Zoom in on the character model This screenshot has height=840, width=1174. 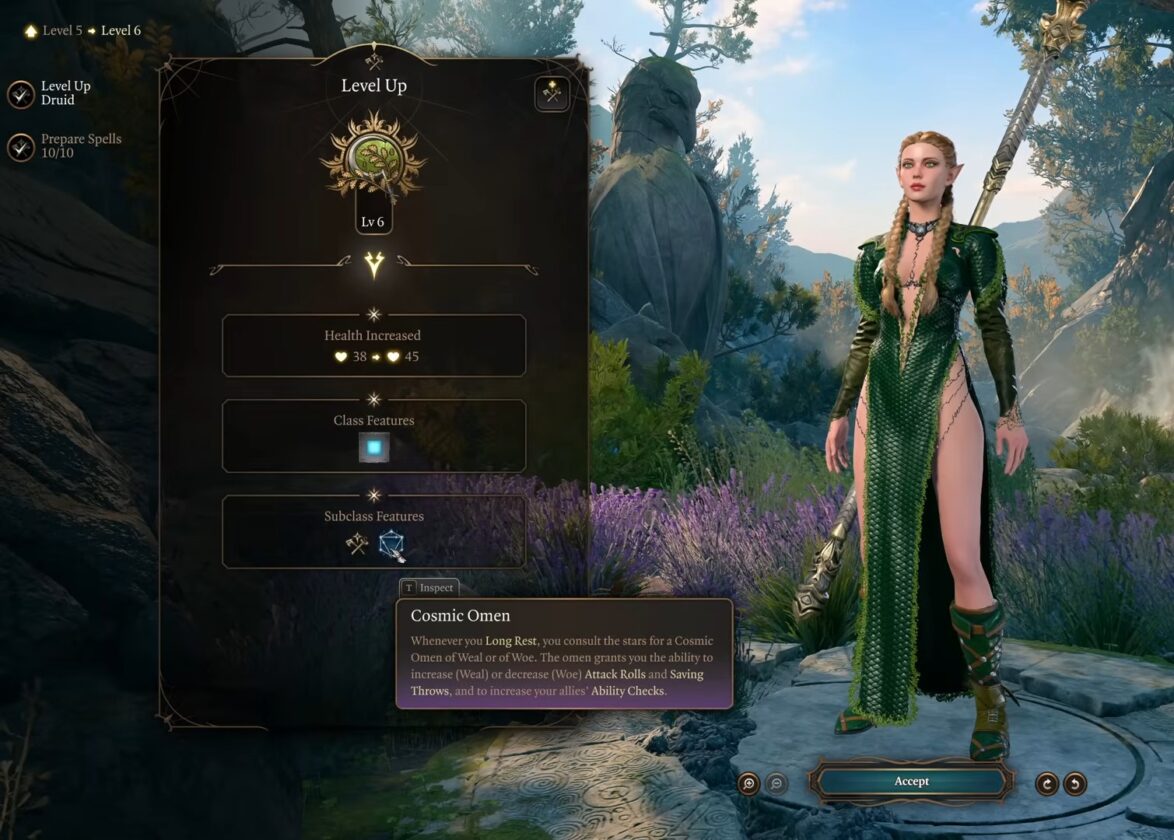click(x=749, y=783)
